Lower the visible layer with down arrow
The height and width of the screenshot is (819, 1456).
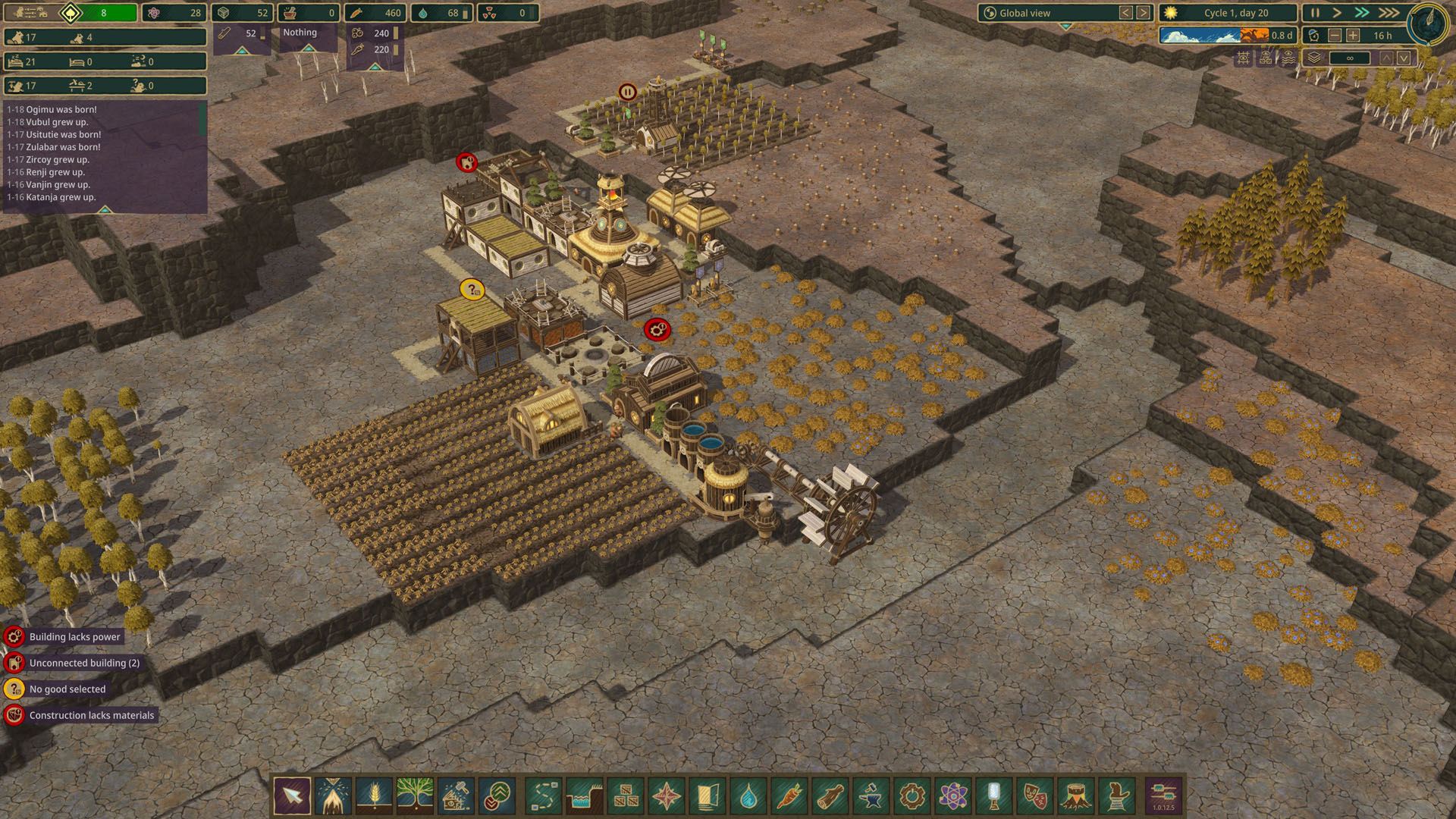coord(1404,58)
